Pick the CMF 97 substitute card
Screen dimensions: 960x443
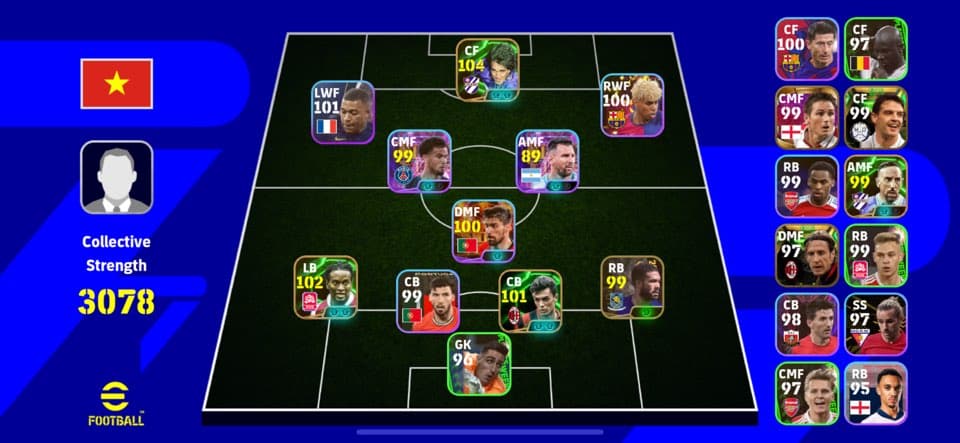click(x=806, y=394)
